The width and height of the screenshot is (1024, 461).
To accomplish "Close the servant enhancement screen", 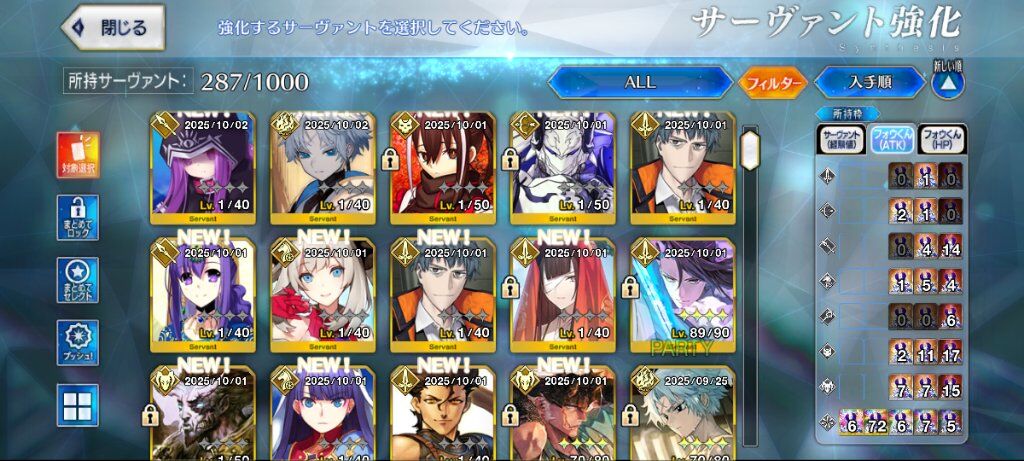I will click(x=112, y=28).
